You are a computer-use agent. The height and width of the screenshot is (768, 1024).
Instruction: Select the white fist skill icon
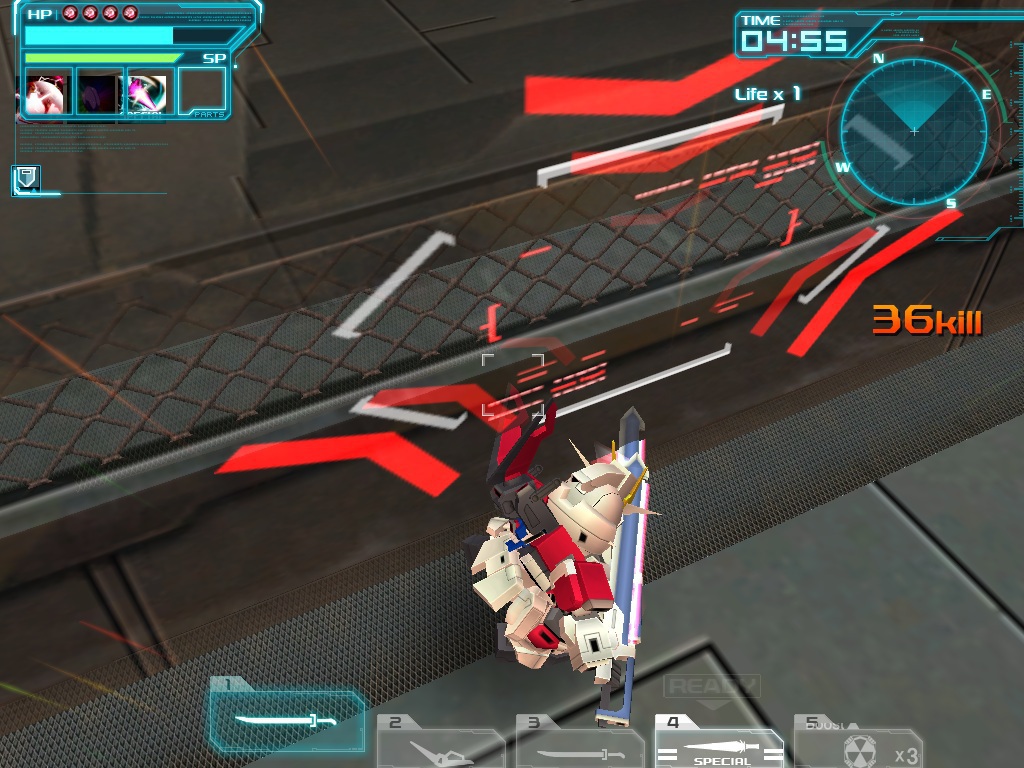click(x=49, y=93)
